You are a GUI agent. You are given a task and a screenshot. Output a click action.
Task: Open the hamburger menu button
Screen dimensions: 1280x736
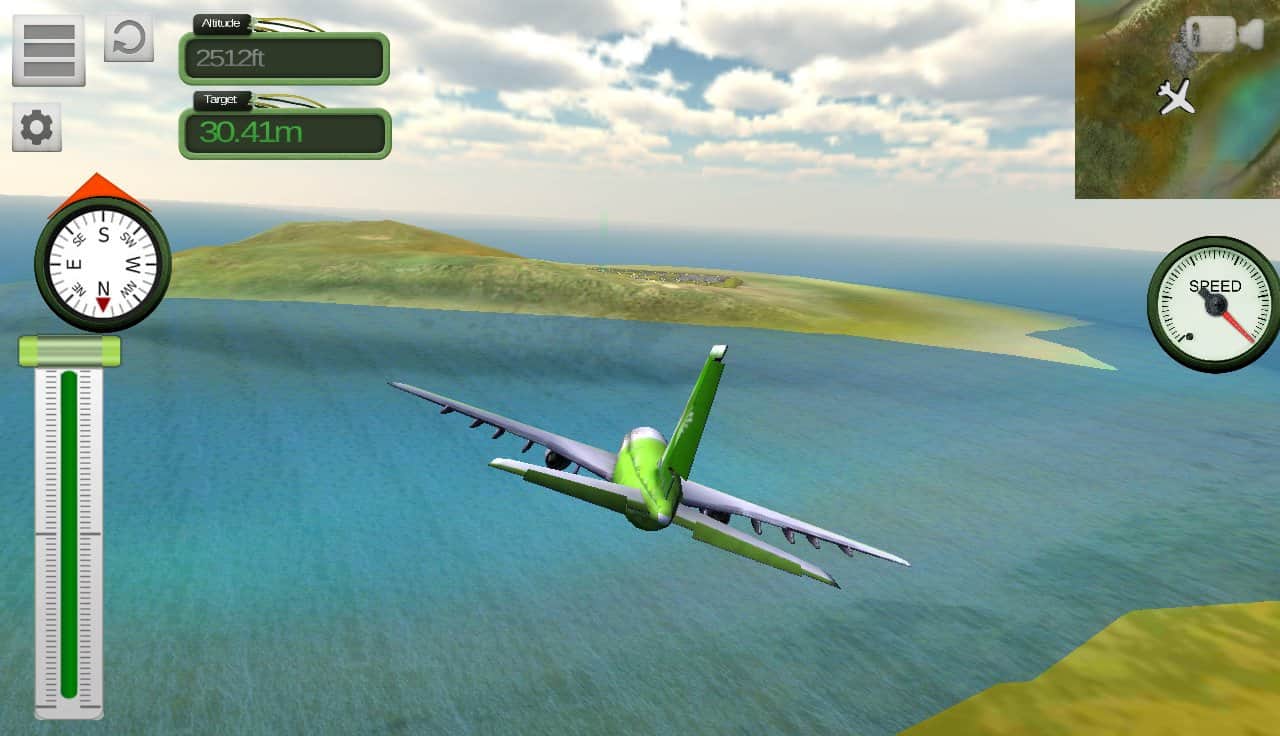pyautogui.click(x=48, y=49)
